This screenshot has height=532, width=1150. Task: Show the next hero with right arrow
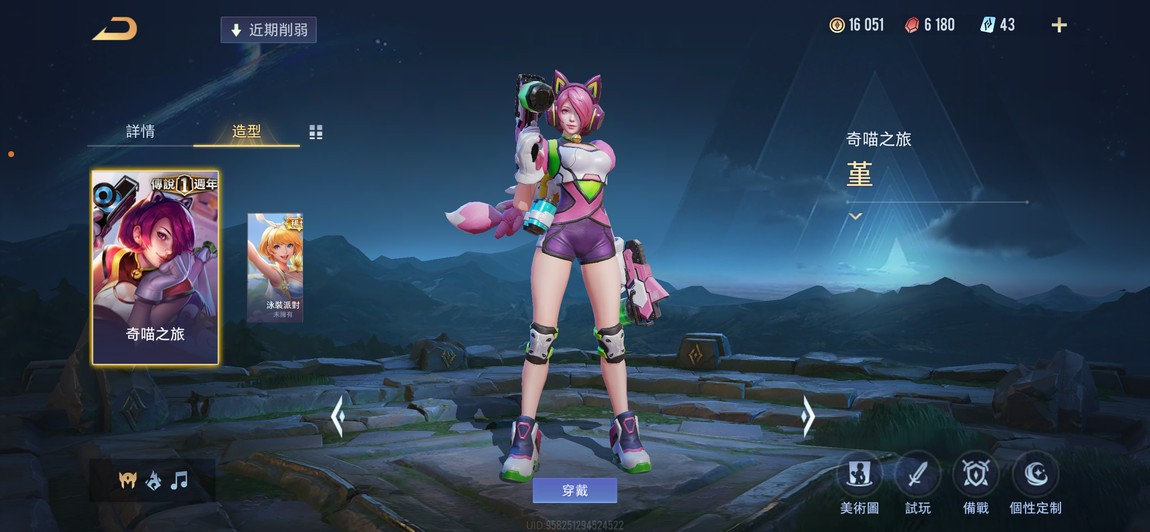(808, 416)
